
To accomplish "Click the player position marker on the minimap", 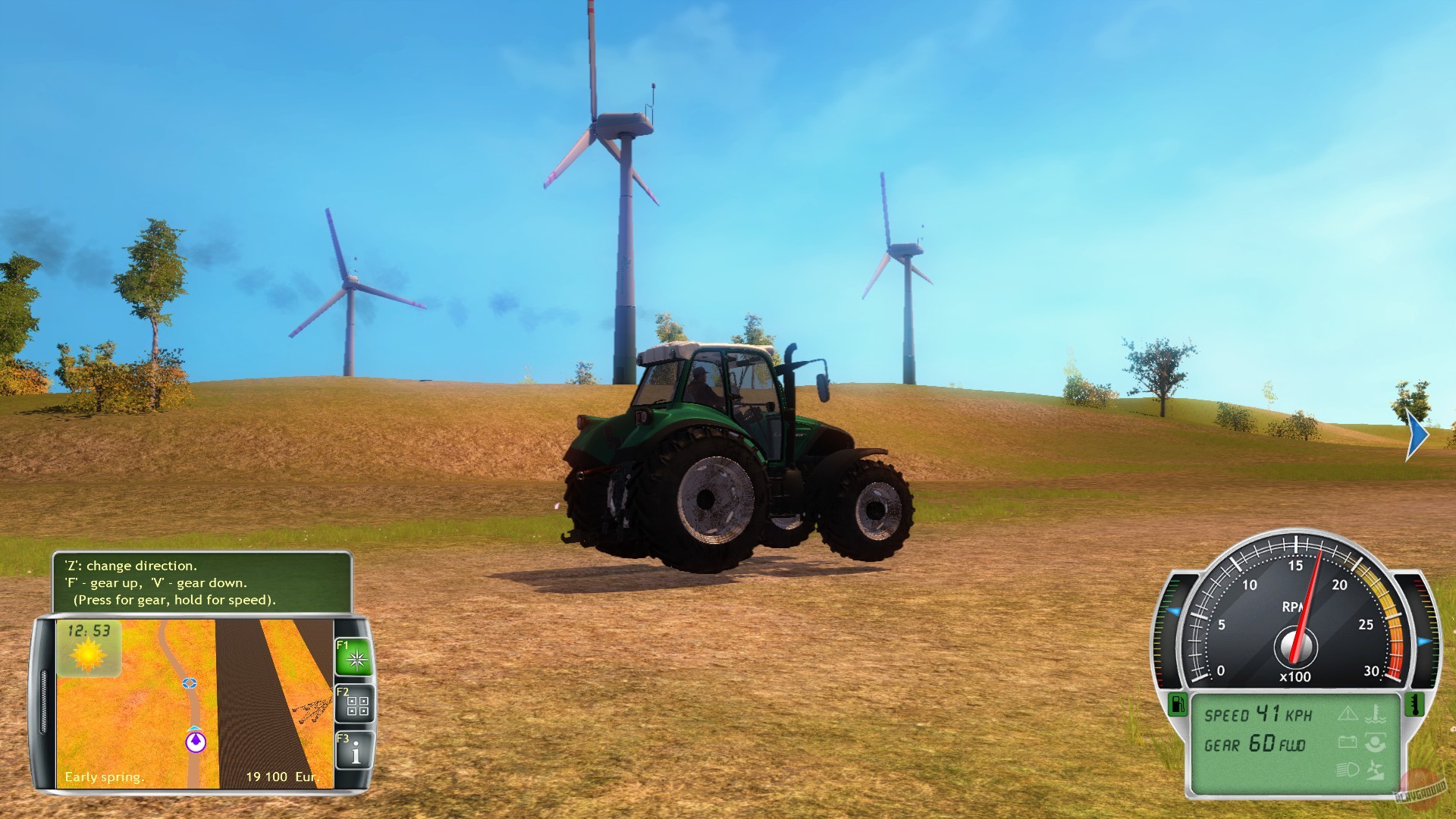I will coord(196,742).
